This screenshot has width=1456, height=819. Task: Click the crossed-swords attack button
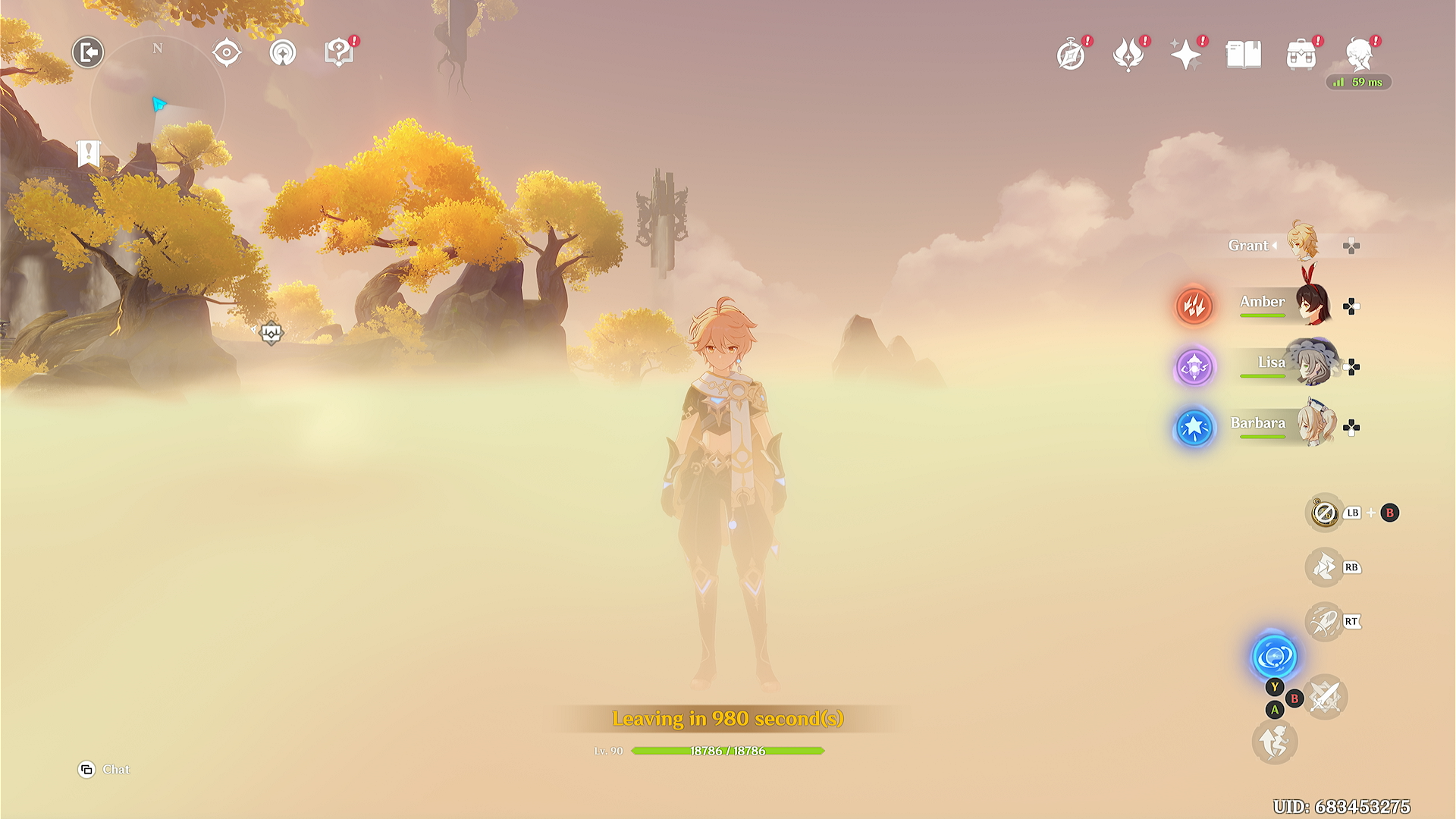pyautogui.click(x=1326, y=697)
